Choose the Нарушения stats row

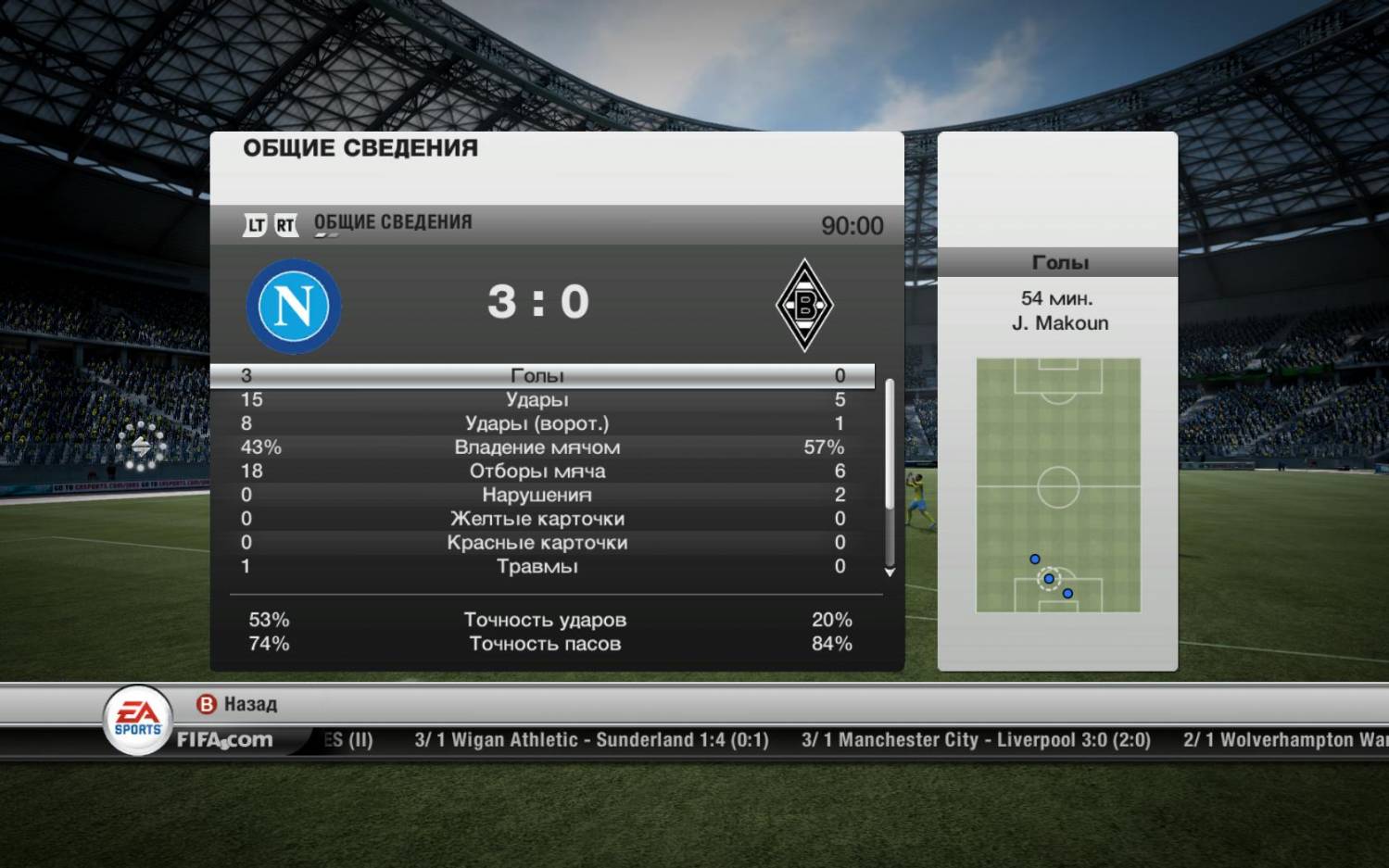pos(537,495)
